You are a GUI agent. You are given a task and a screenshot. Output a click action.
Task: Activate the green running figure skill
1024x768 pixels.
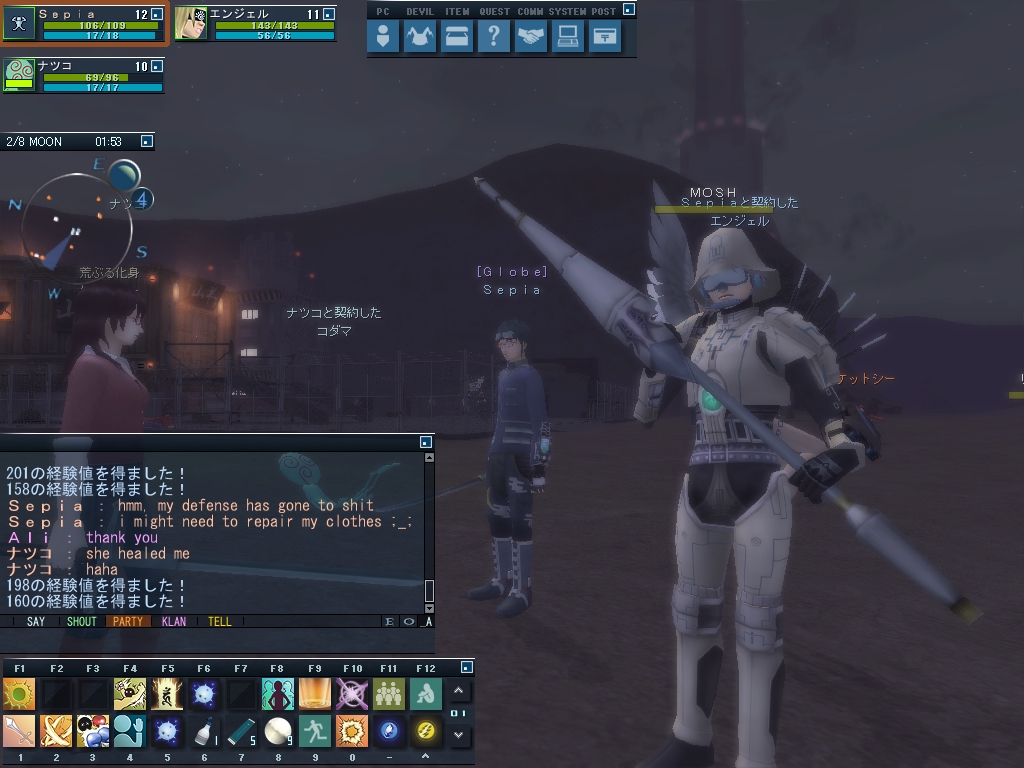click(x=315, y=731)
